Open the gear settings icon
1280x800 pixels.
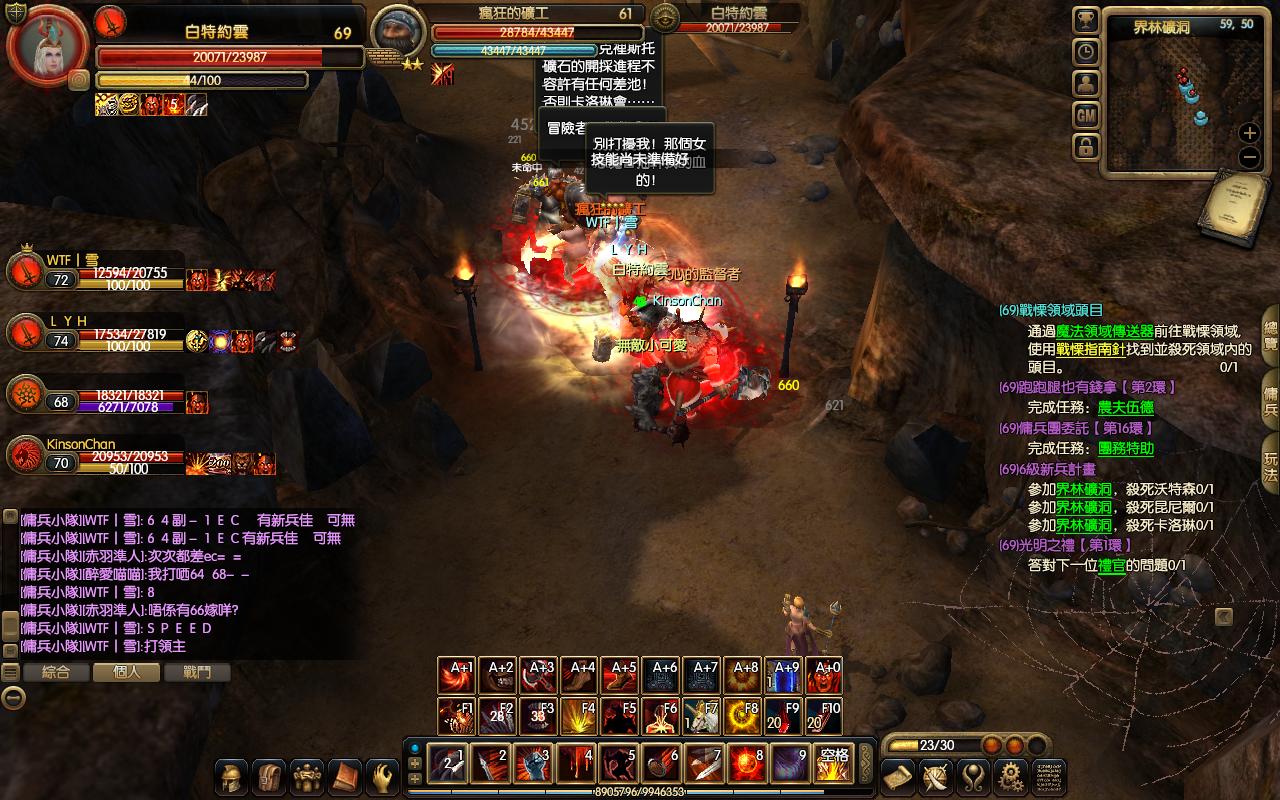[x=1011, y=777]
